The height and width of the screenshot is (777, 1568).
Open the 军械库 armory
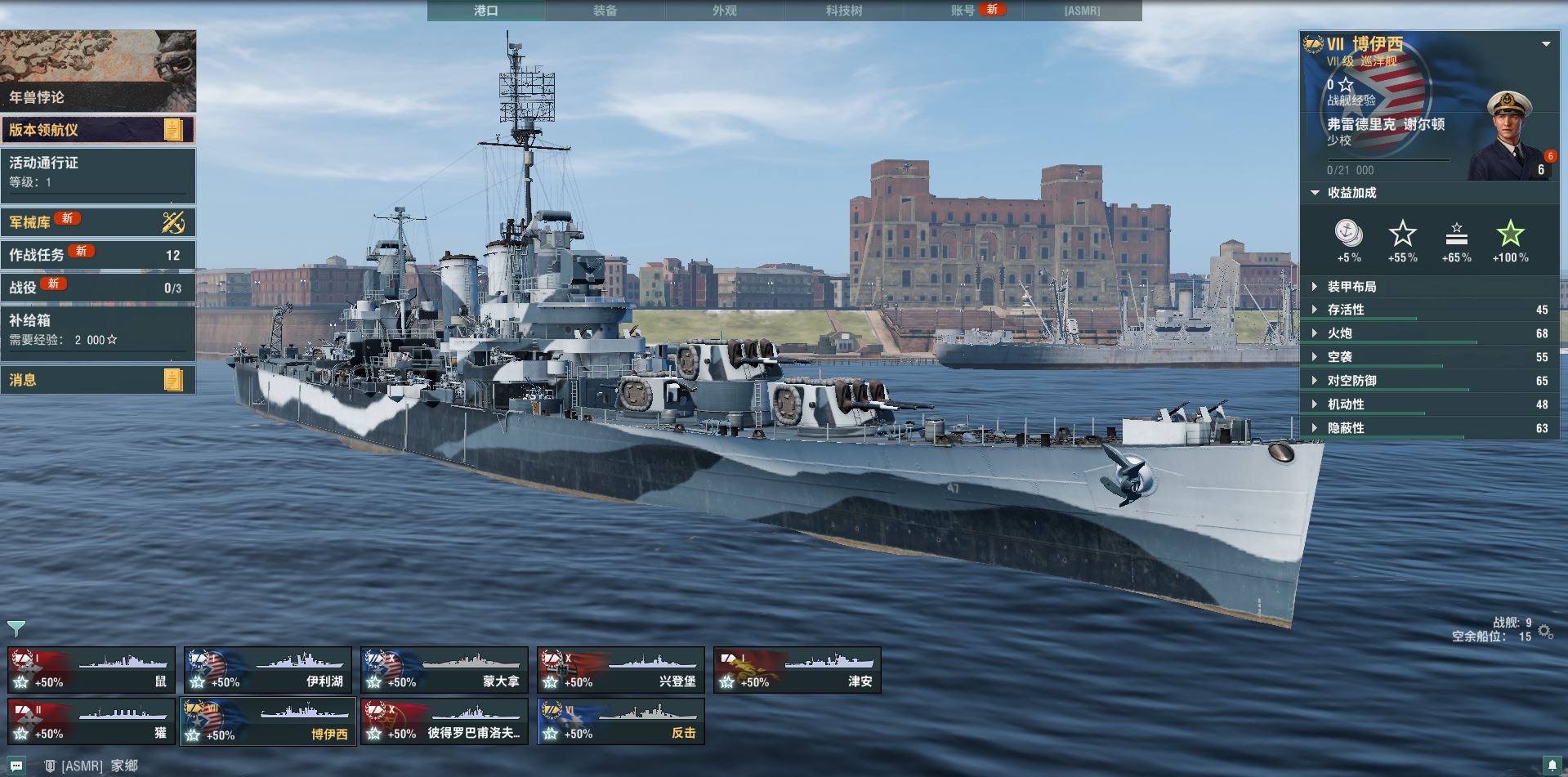coord(98,221)
